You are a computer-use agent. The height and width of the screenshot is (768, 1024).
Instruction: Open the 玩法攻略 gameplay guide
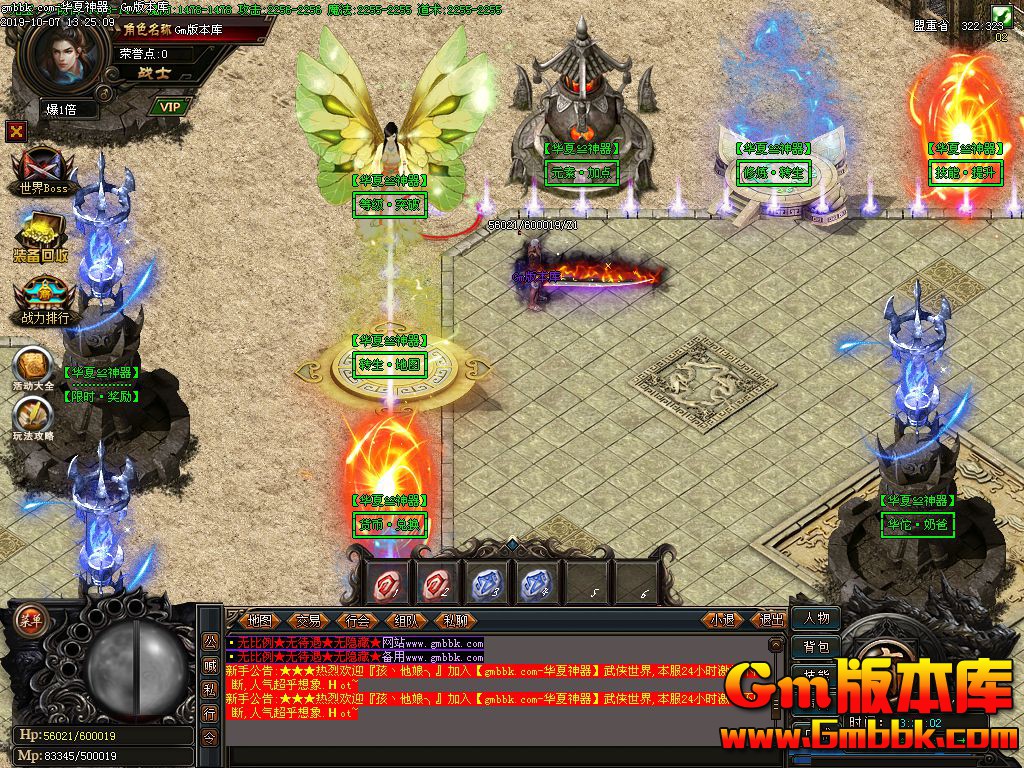click(x=33, y=418)
